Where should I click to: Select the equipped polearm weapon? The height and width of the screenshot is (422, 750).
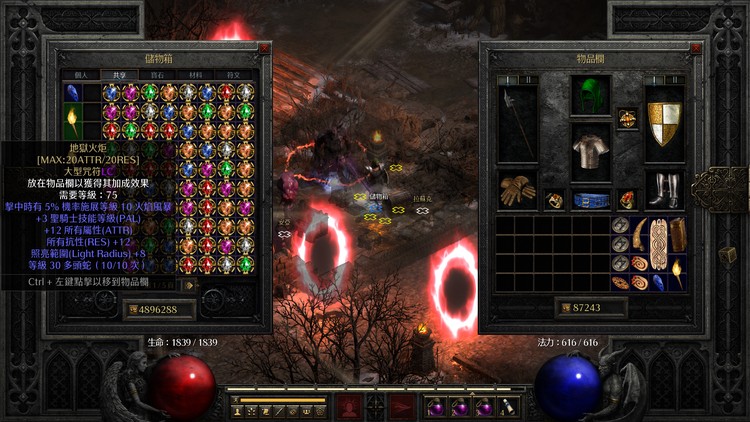click(517, 122)
